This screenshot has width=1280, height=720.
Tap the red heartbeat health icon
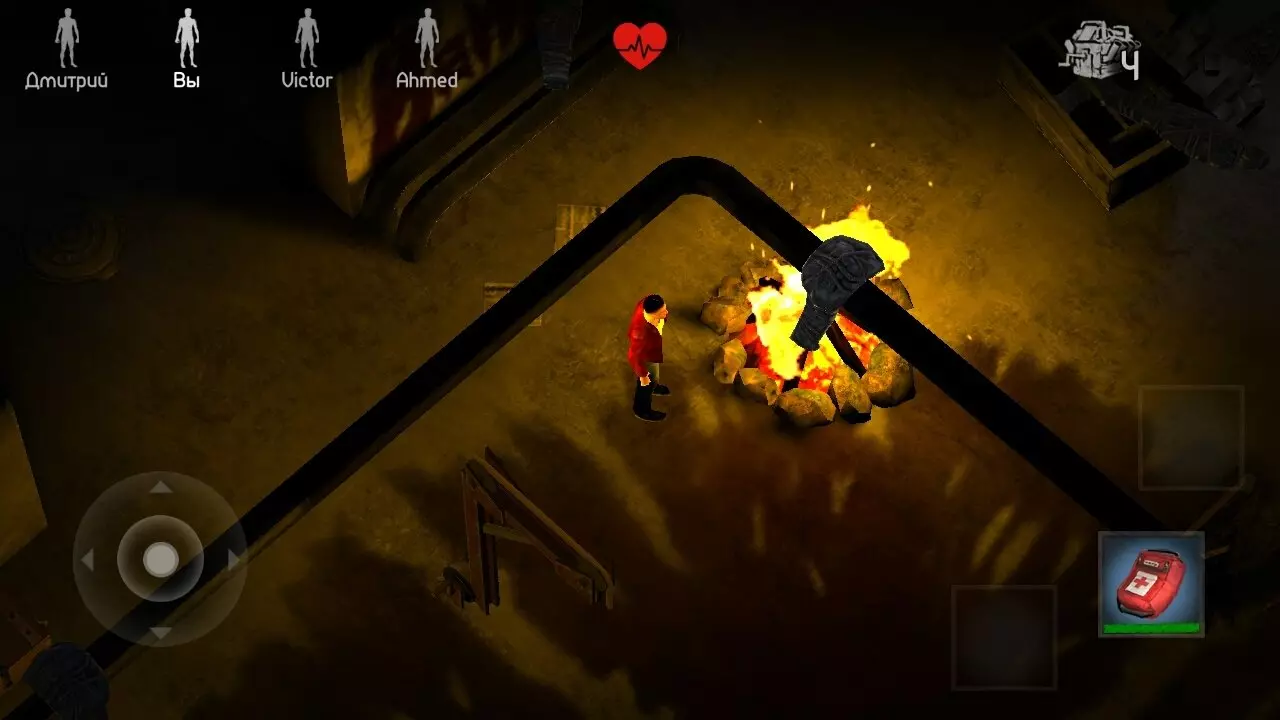640,45
